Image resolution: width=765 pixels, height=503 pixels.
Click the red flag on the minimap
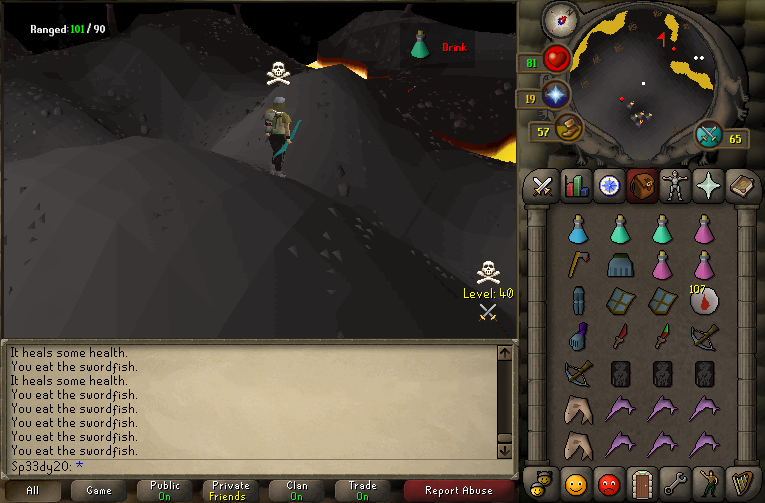[661, 40]
